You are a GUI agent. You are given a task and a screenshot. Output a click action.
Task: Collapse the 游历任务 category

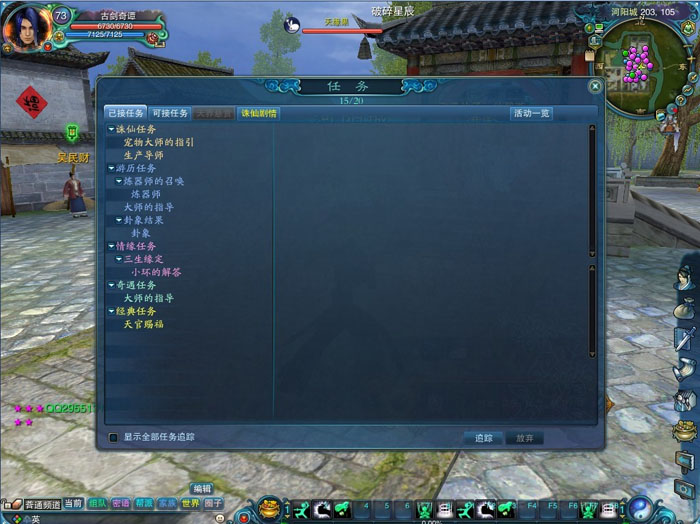pyautogui.click(x=111, y=168)
